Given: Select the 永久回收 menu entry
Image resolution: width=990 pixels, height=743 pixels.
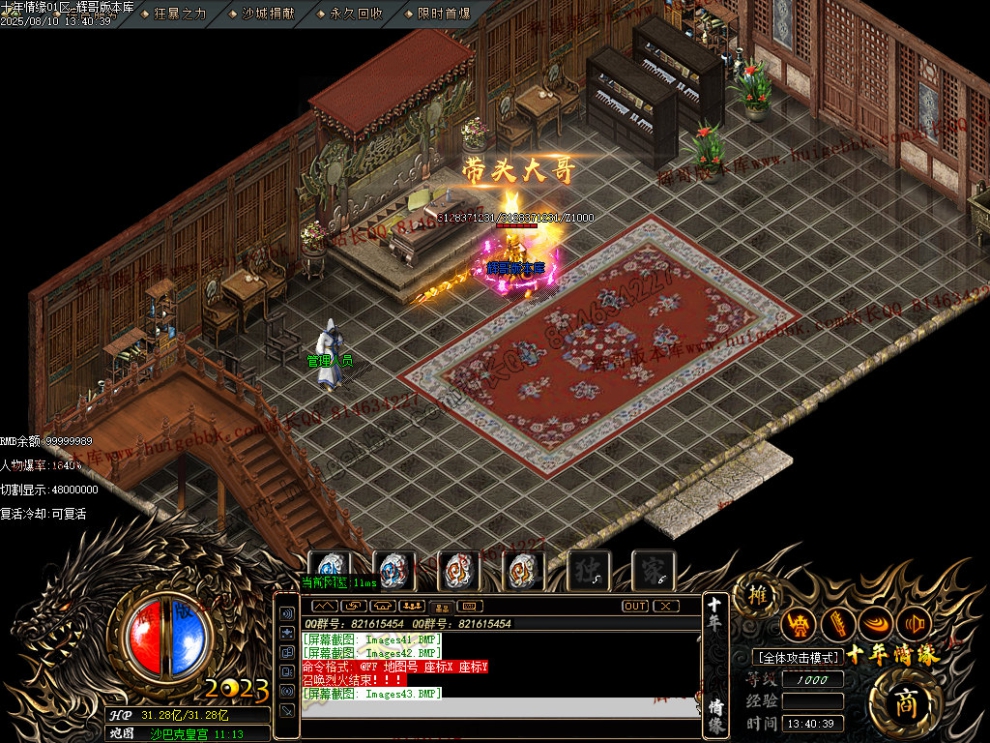Looking at the screenshot, I should [x=355, y=13].
